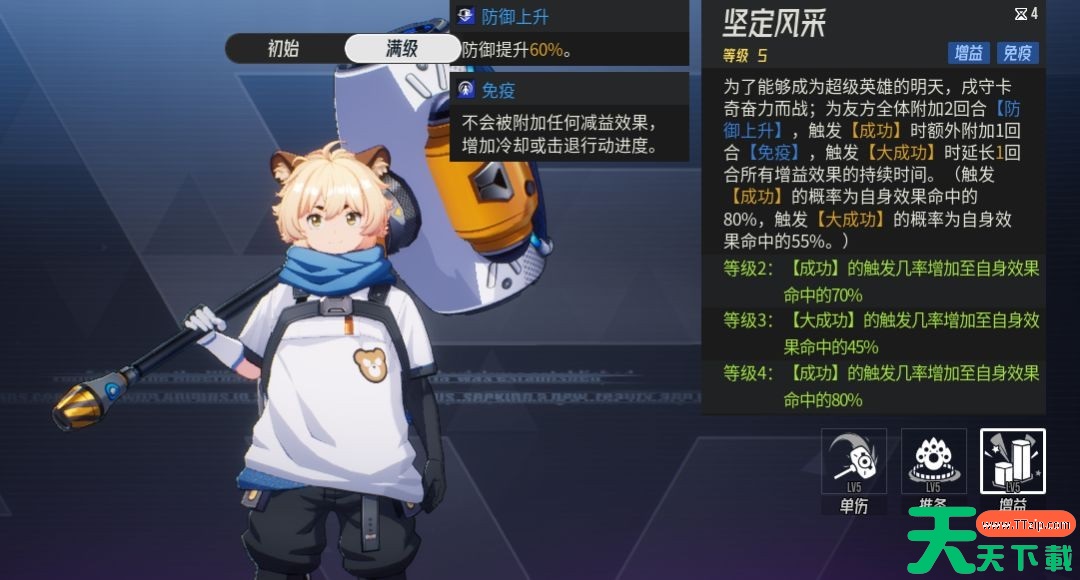Choose the paw-print skill icon
1080x580 pixels.
pyautogui.click(x=933, y=461)
